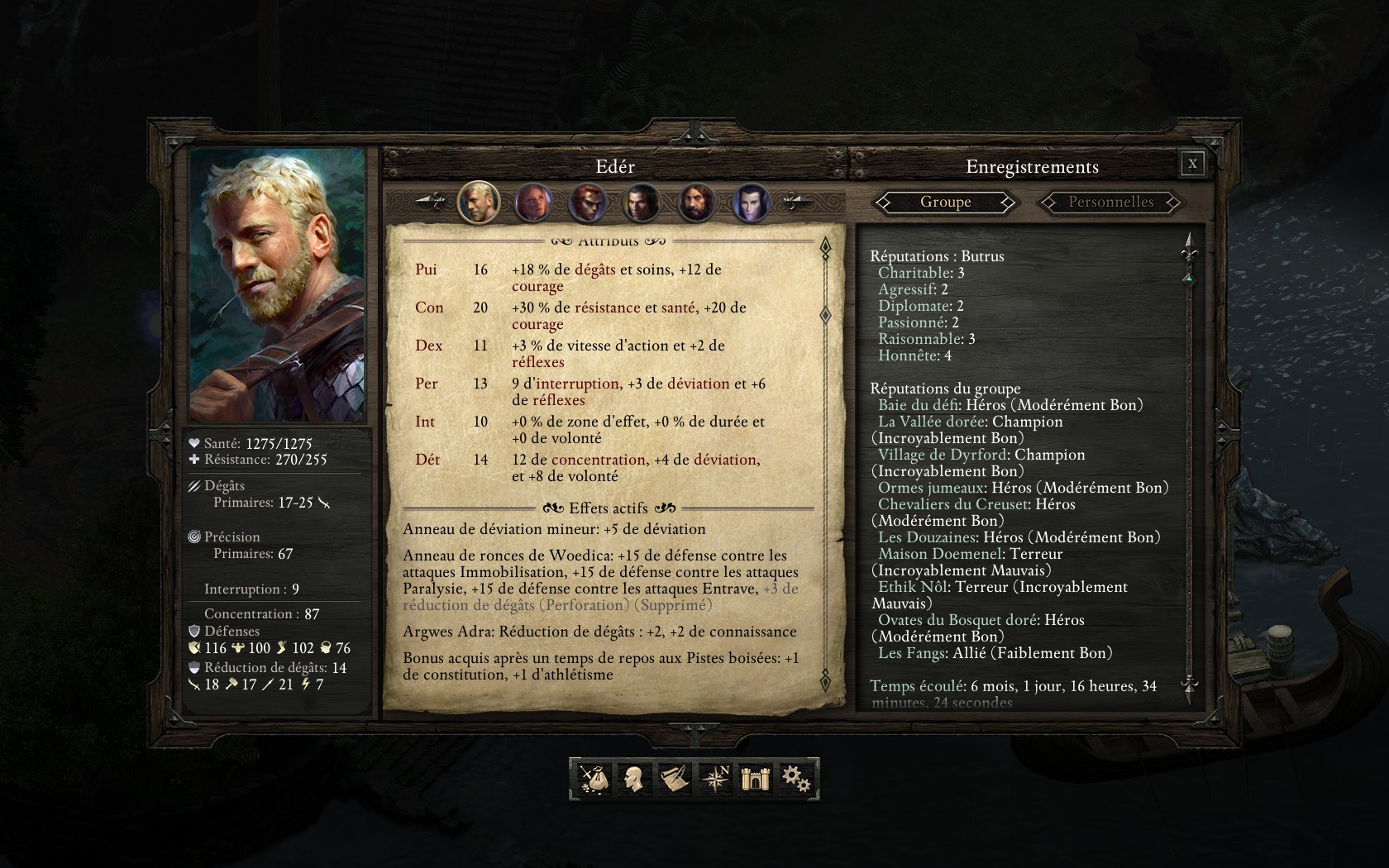
Task: Open the character sheet head icon
Action: pyautogui.click(x=633, y=779)
